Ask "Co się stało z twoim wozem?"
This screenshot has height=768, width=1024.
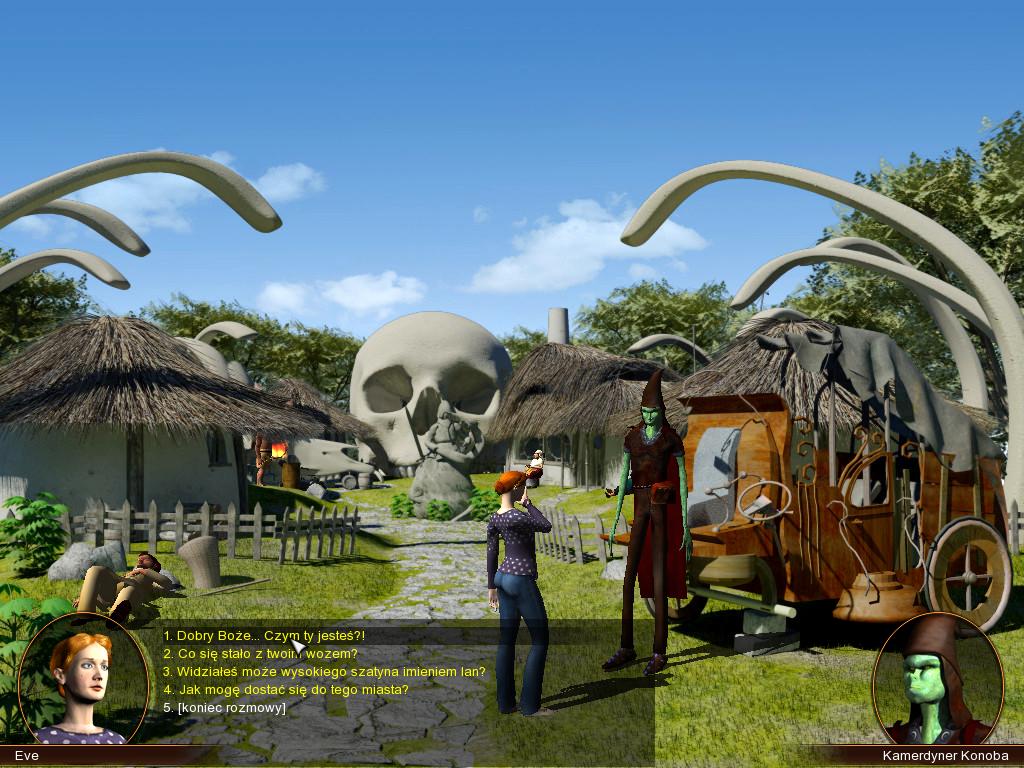(261, 653)
